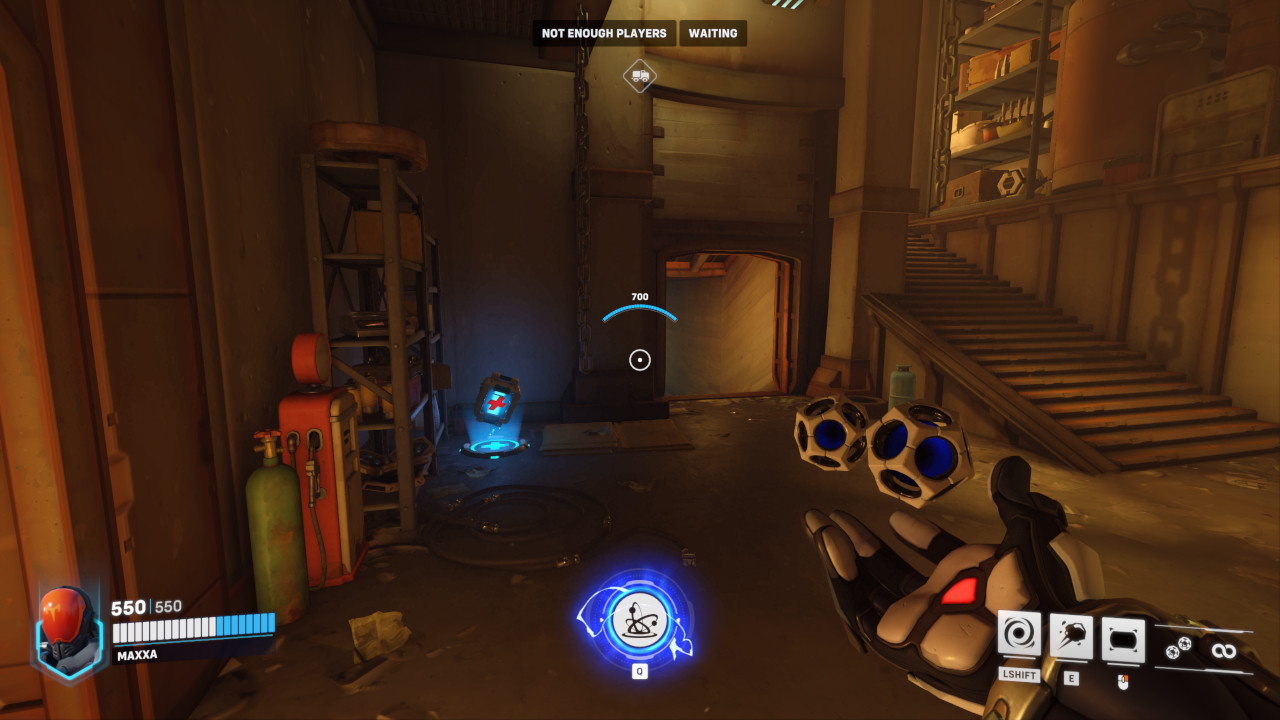Viewport: 1280px width, 720px height.
Task: Click the dual grenade ammo icon
Action: click(x=1177, y=649)
